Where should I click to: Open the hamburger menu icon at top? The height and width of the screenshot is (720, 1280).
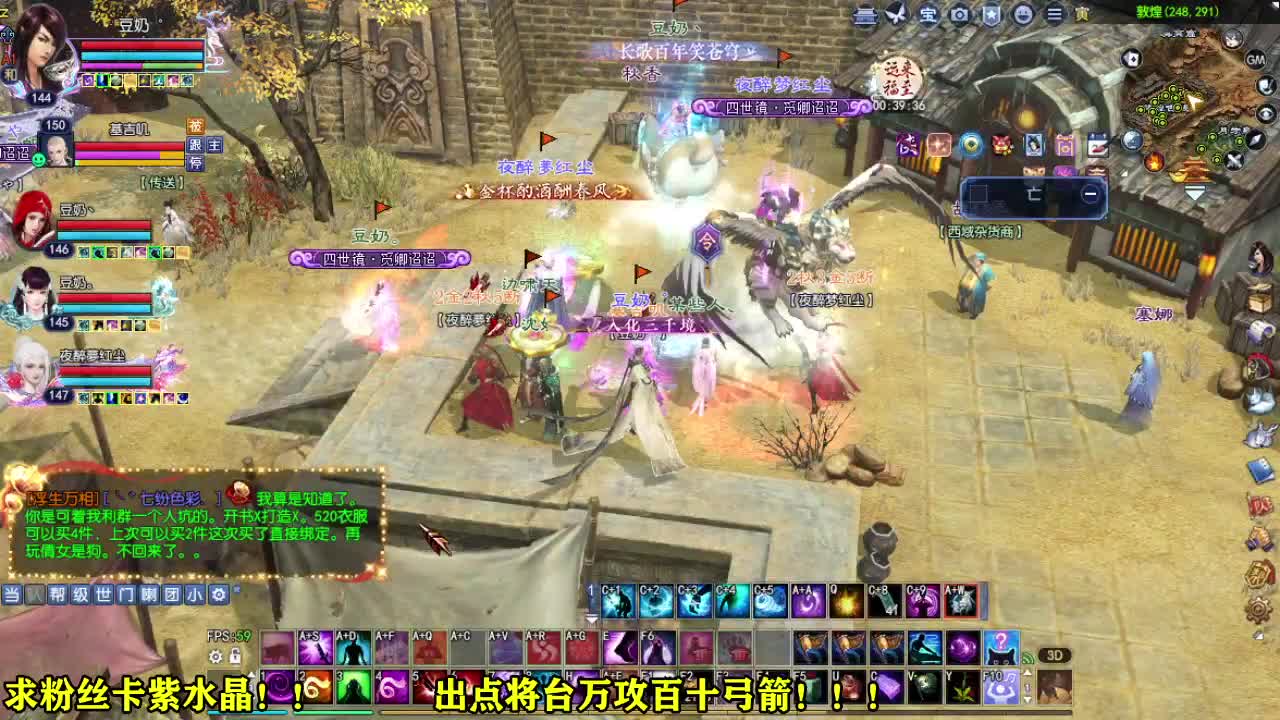coord(1054,15)
